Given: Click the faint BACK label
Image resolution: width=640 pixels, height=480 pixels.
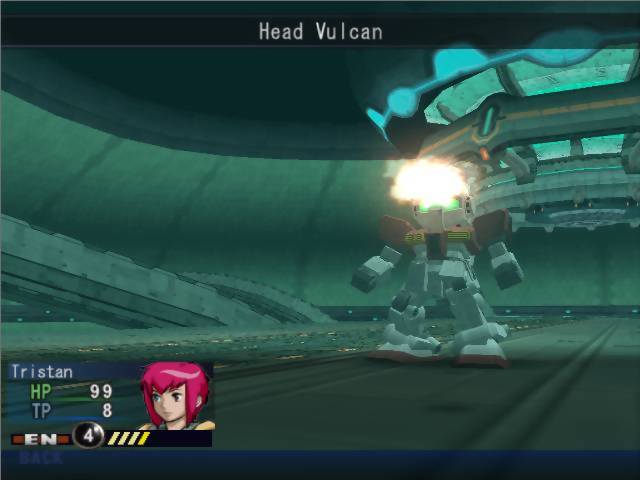Looking at the screenshot, I should (40, 458).
